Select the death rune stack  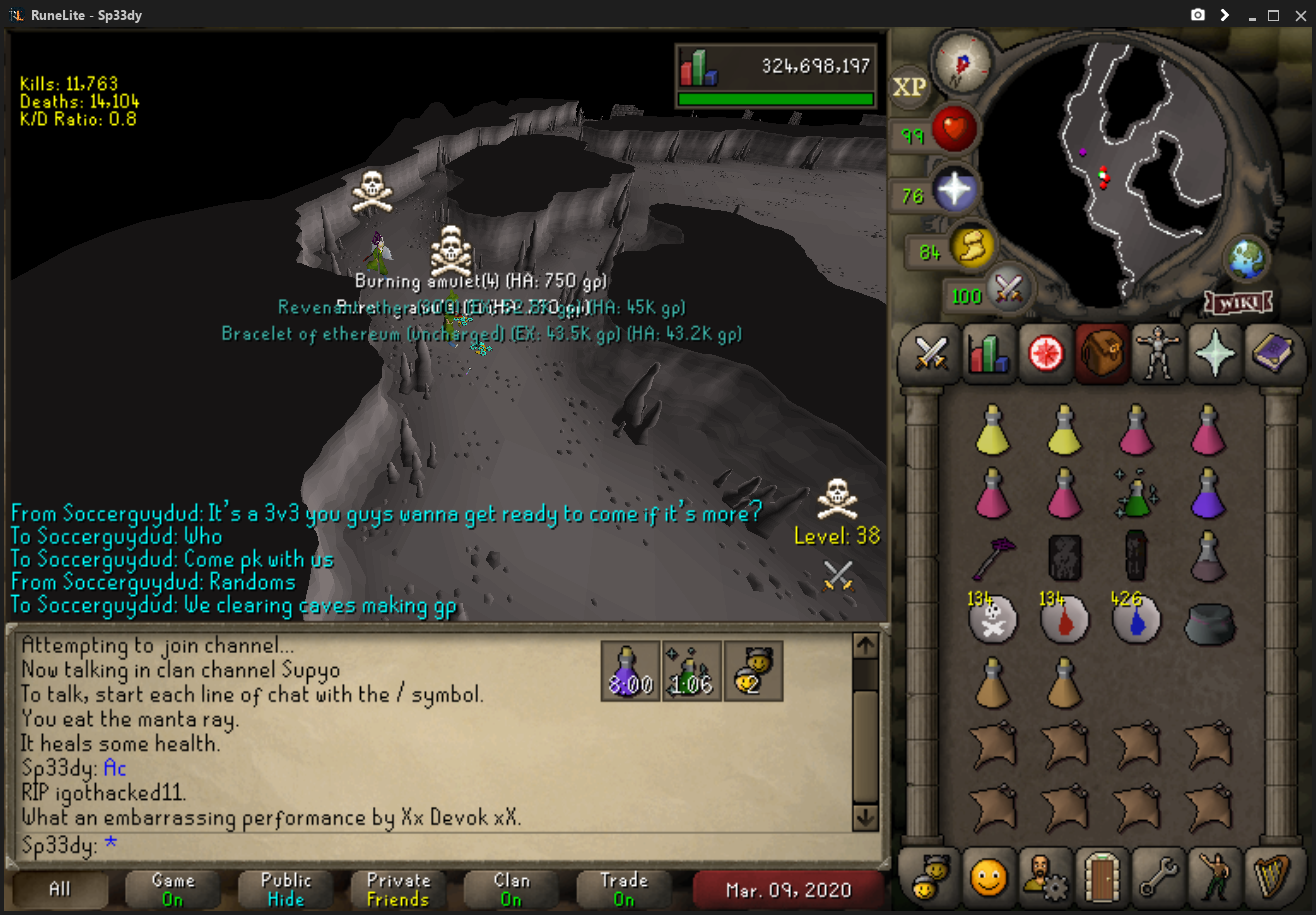point(992,620)
